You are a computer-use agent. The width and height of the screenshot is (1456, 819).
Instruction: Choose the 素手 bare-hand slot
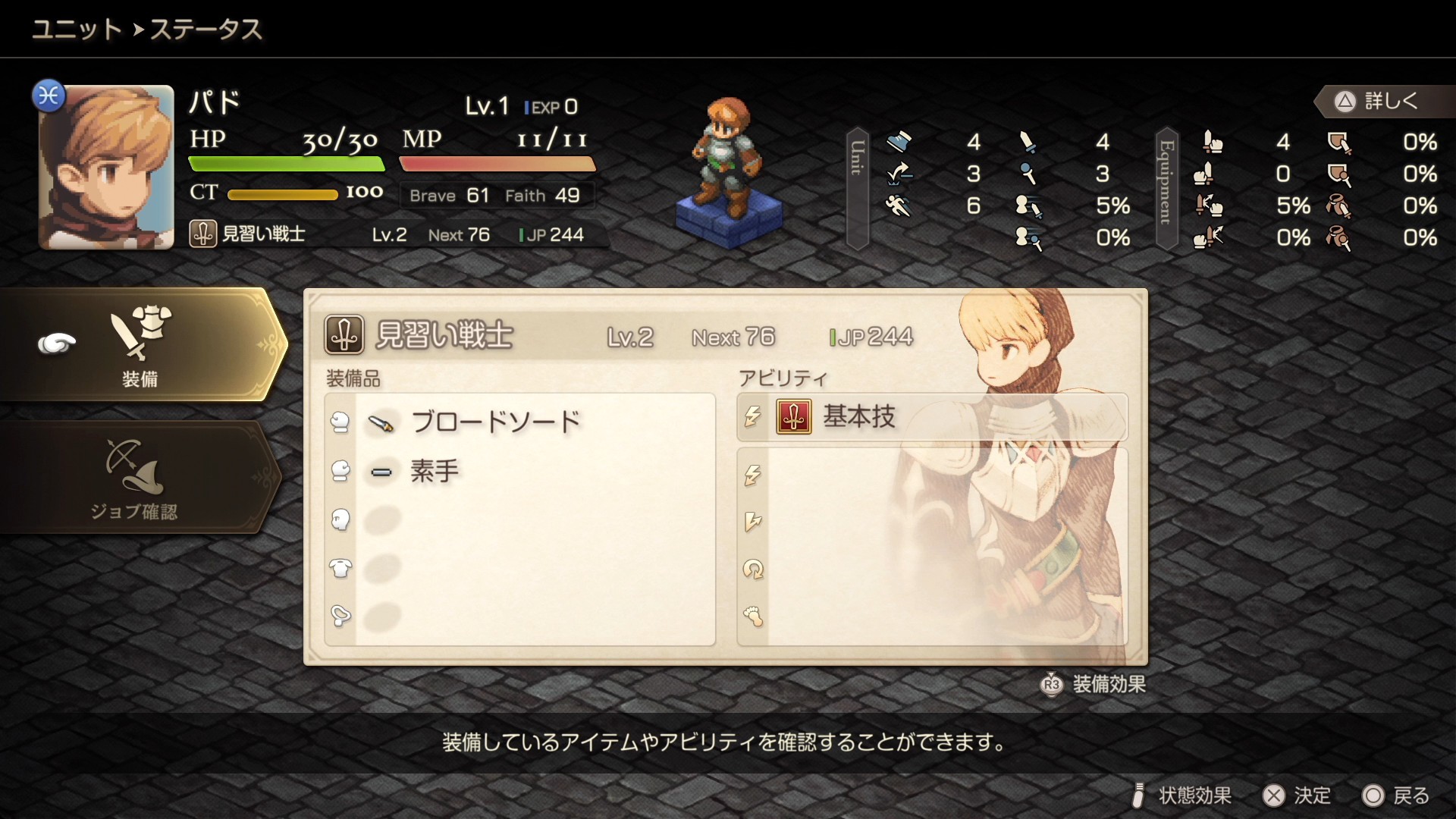point(434,472)
